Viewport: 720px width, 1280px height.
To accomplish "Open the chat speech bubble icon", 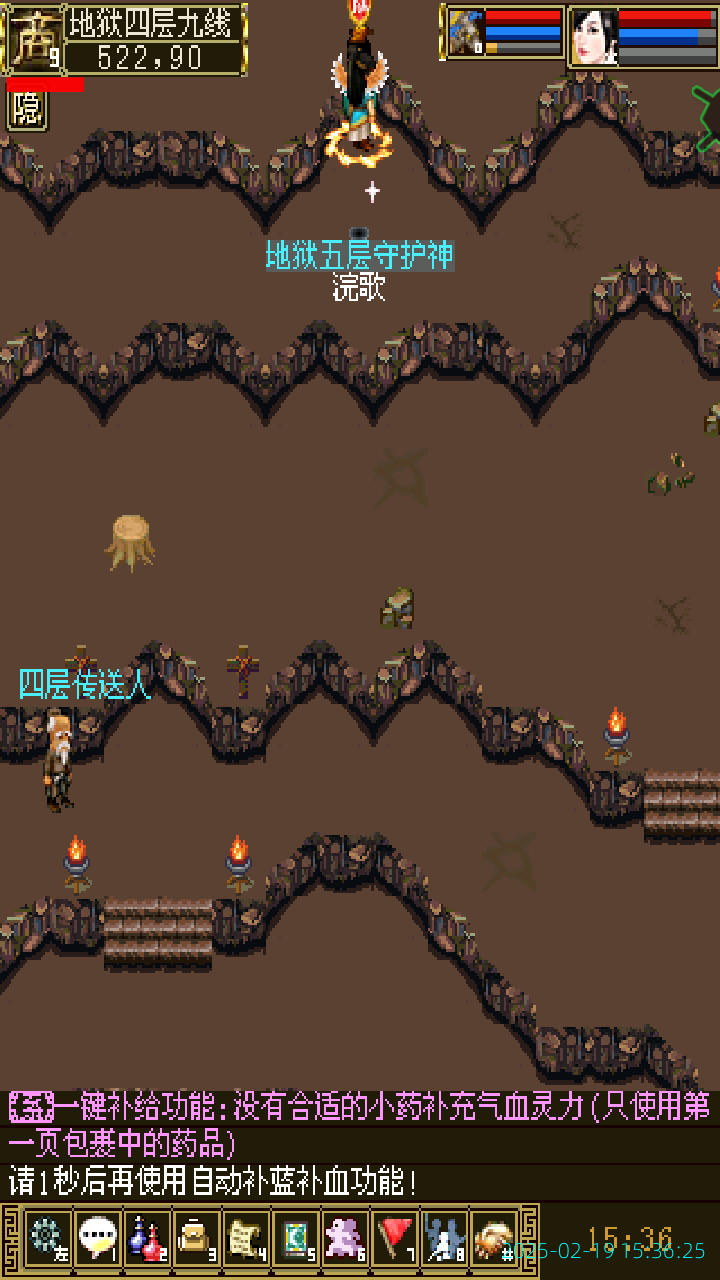I will 97,1239.
